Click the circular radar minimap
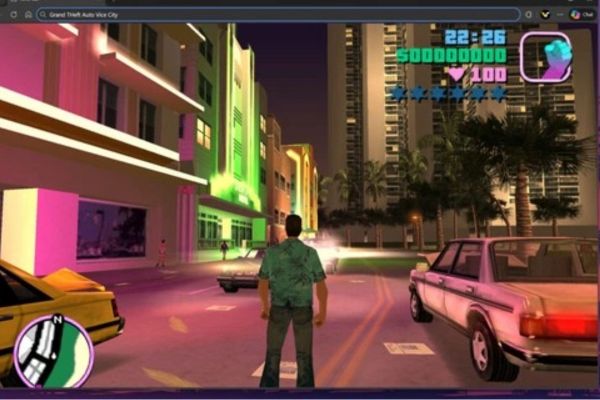 [53, 350]
